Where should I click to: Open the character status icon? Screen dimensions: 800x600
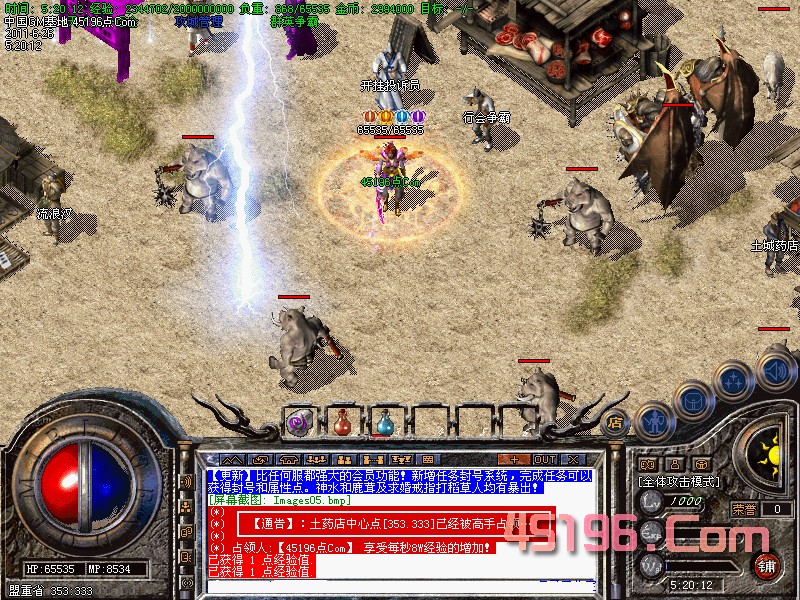coord(652,420)
